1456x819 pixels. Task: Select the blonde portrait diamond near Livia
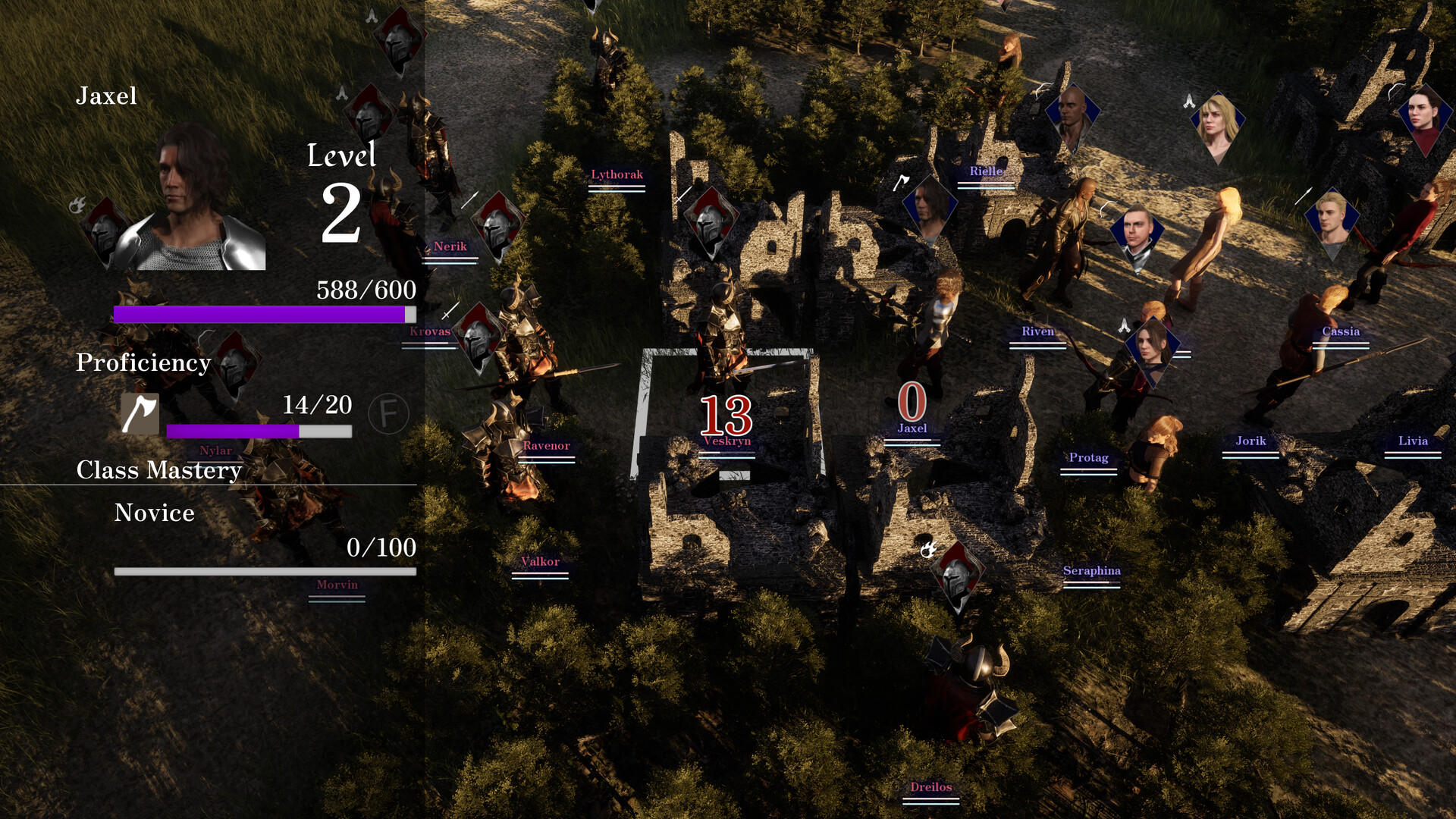1332,224
